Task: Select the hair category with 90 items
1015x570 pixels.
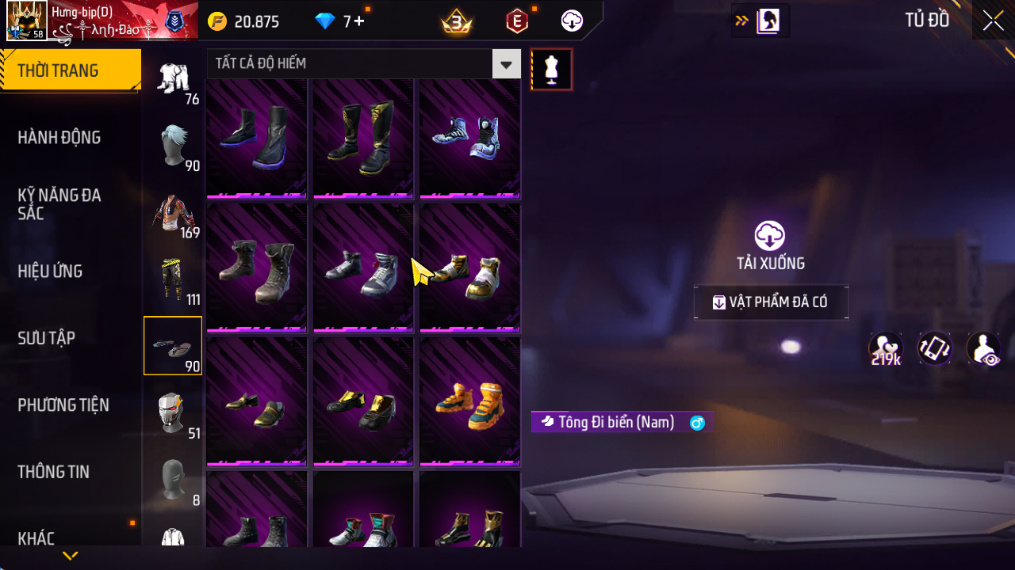Action: click(x=173, y=147)
